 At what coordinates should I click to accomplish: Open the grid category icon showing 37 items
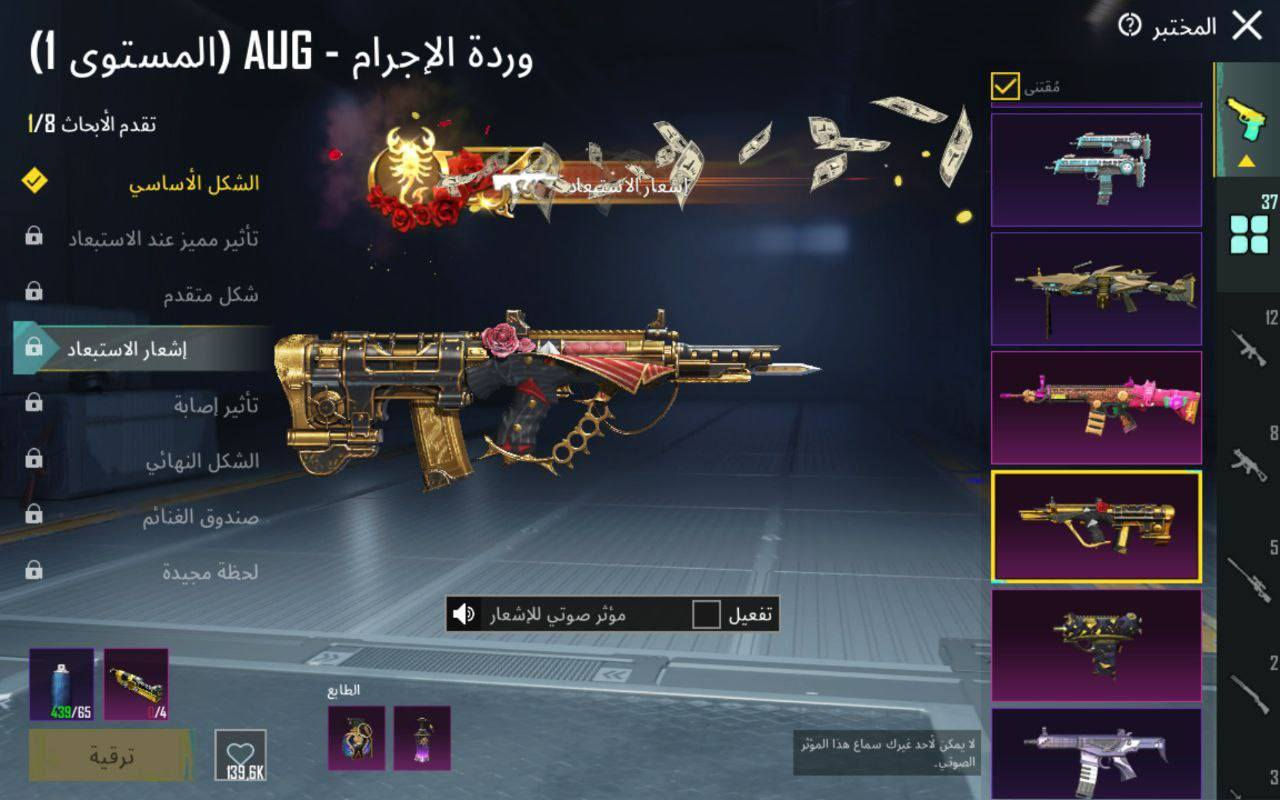(1248, 232)
